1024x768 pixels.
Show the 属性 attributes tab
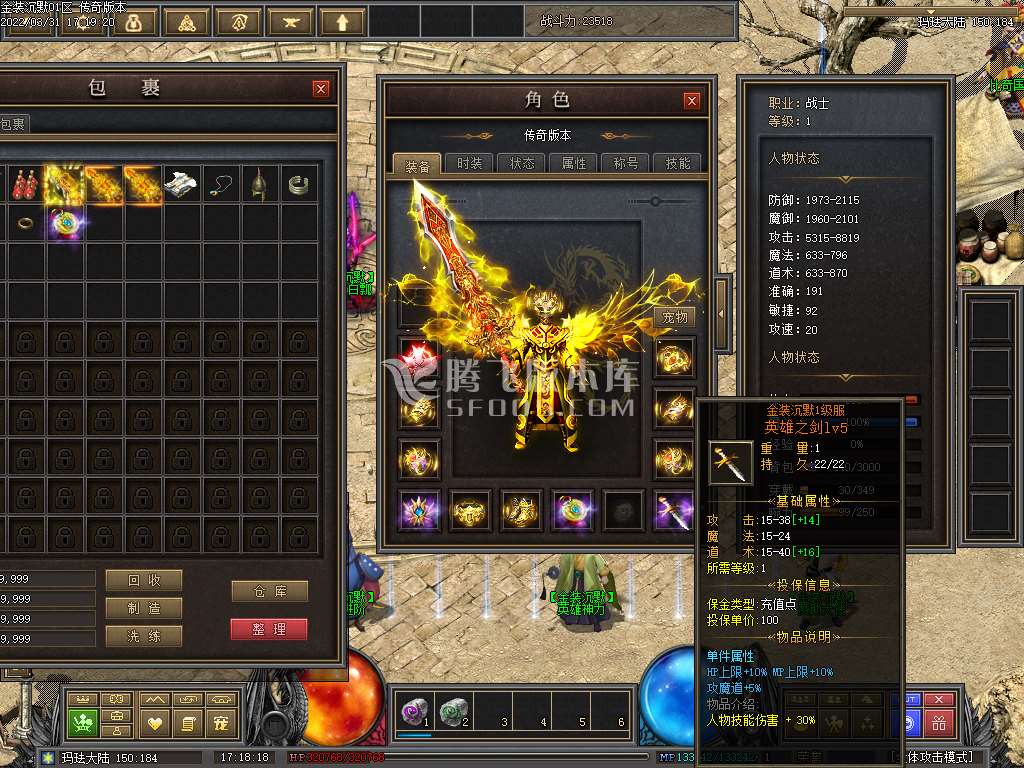(574, 164)
